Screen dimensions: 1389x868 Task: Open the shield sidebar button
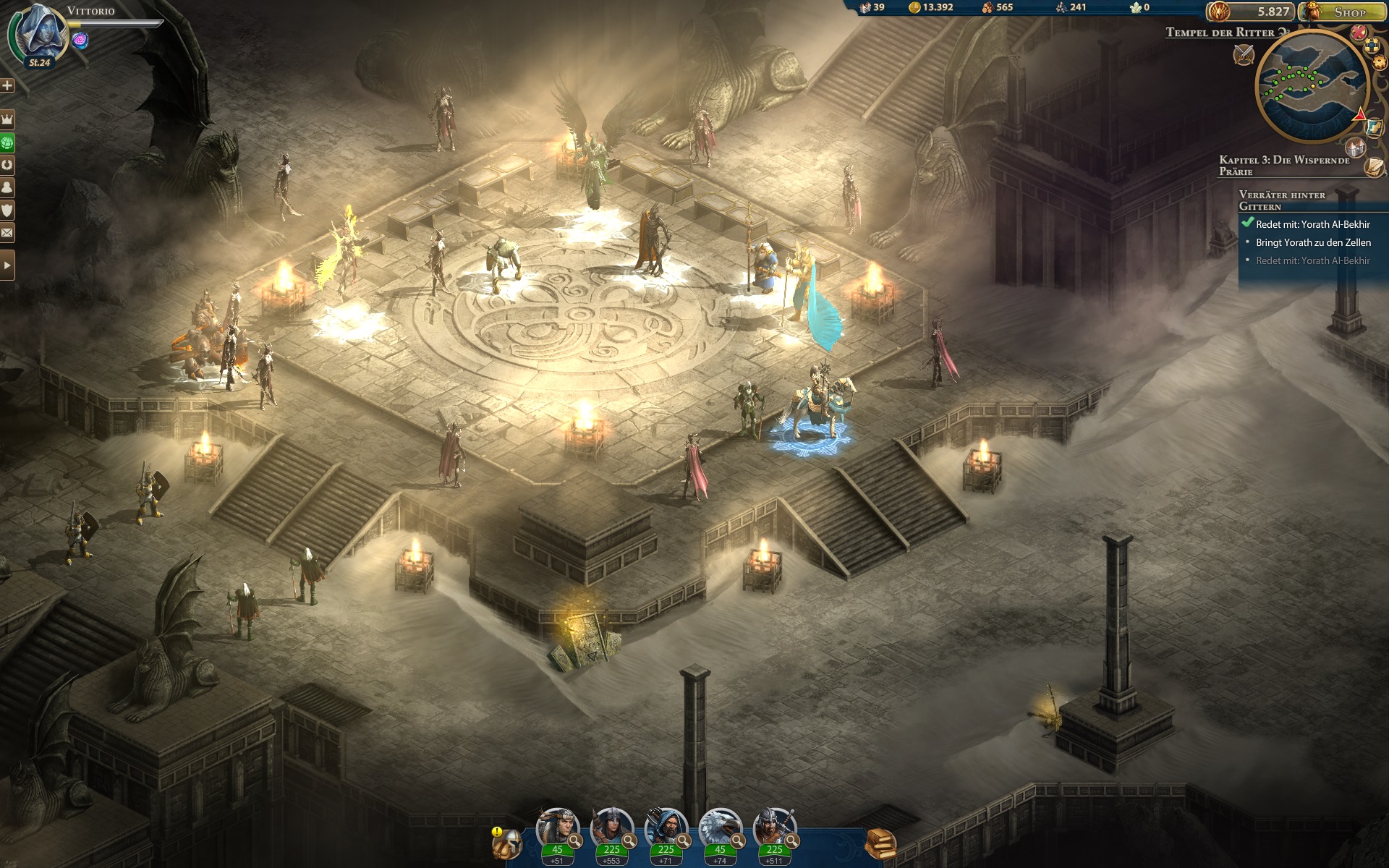(7, 210)
